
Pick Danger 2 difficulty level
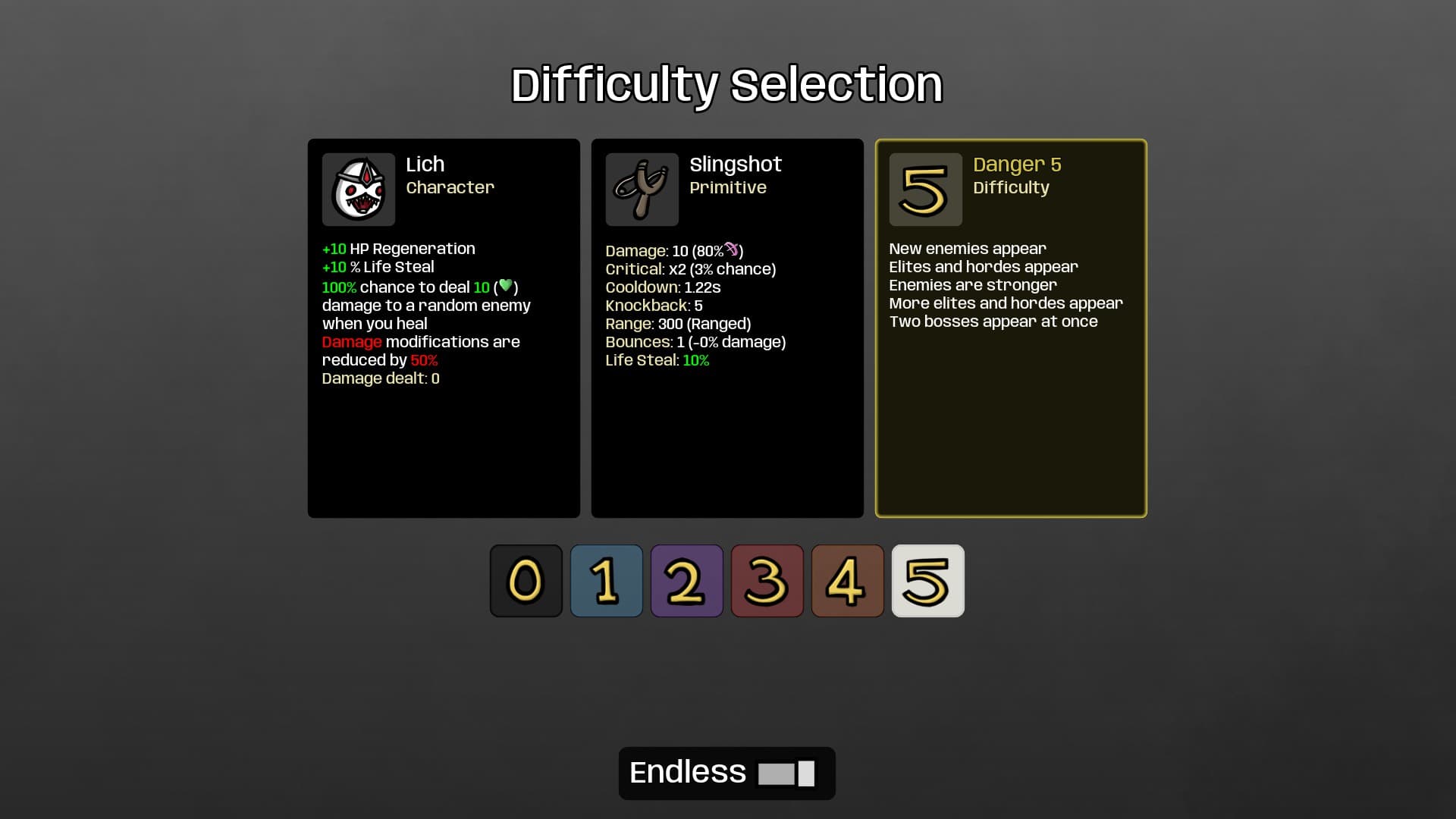[686, 581]
